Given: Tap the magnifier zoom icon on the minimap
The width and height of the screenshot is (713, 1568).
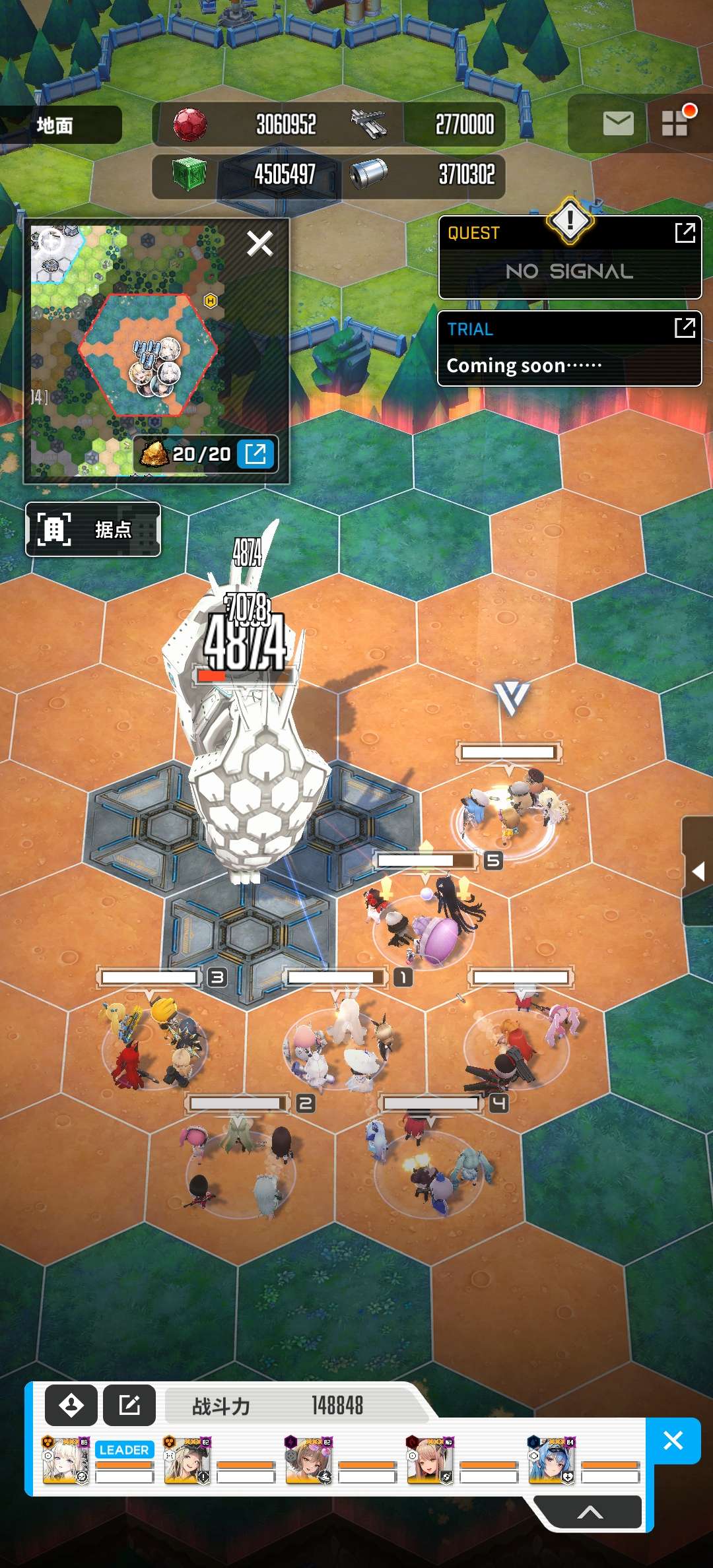Looking at the screenshot, I should [51, 242].
